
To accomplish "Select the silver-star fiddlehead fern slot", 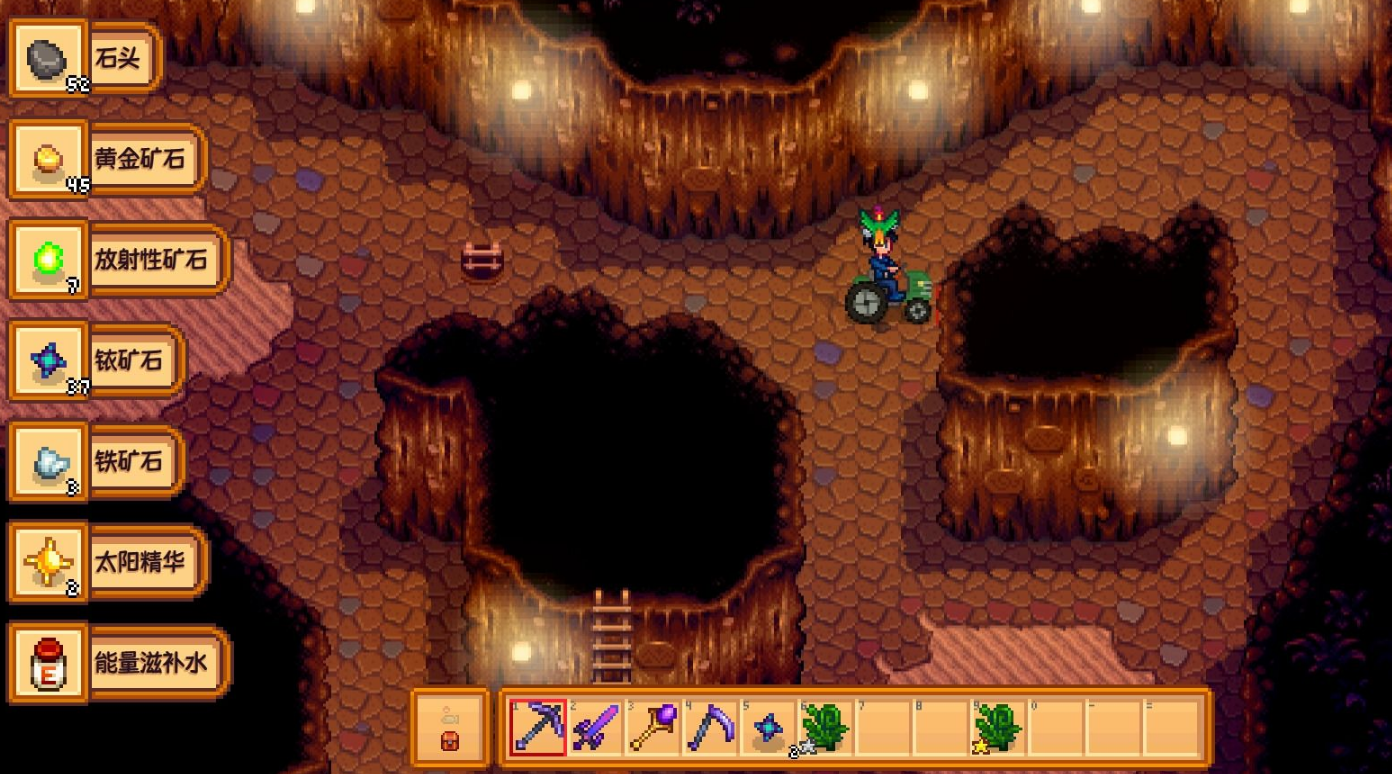I will click(827, 727).
